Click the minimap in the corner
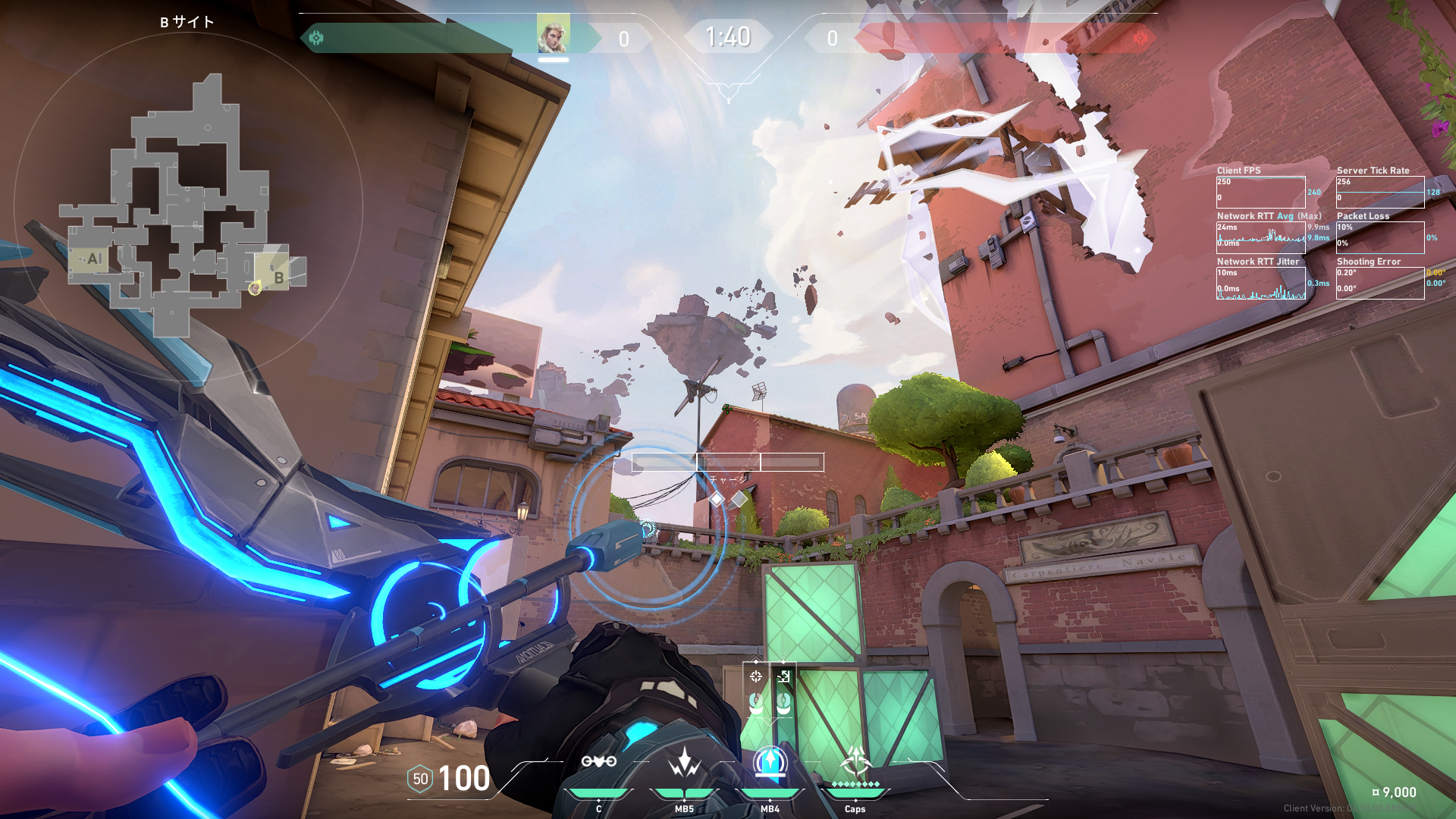 point(187,206)
